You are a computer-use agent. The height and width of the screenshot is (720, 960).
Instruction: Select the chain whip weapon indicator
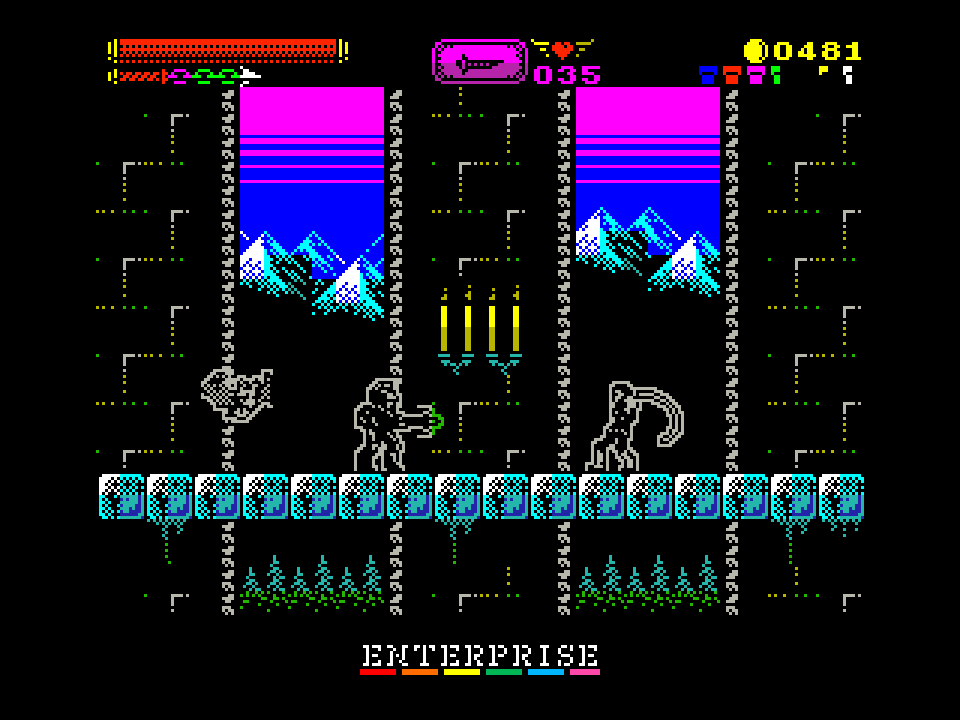(187, 76)
